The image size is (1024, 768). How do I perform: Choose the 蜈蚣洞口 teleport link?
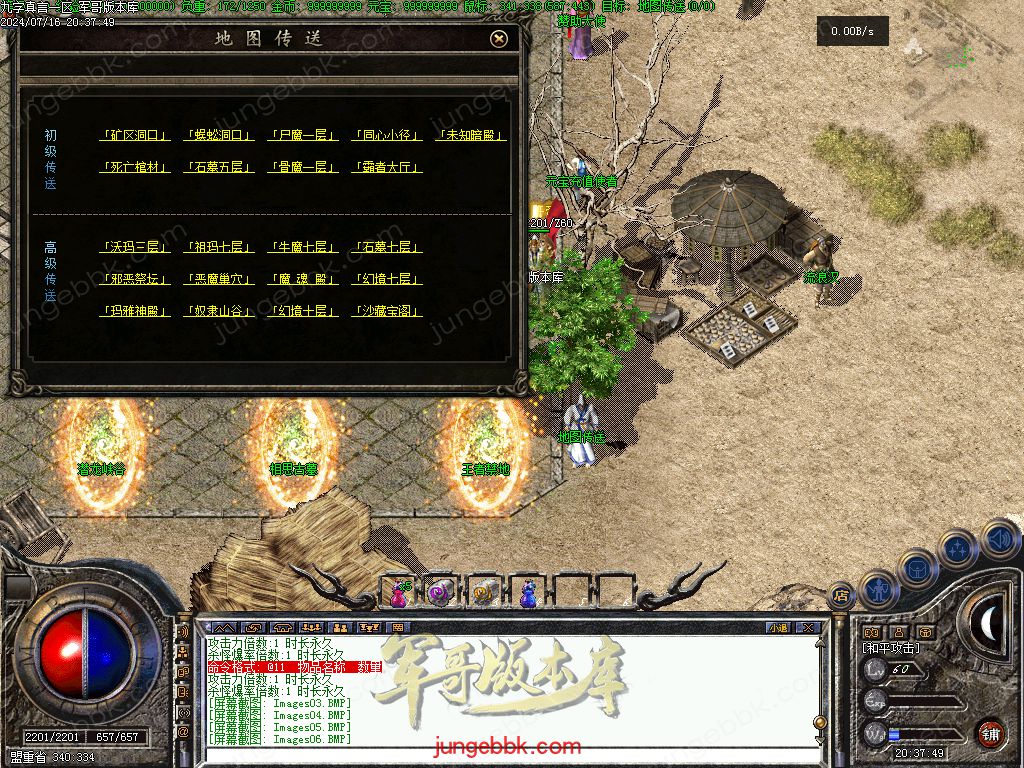[219, 135]
